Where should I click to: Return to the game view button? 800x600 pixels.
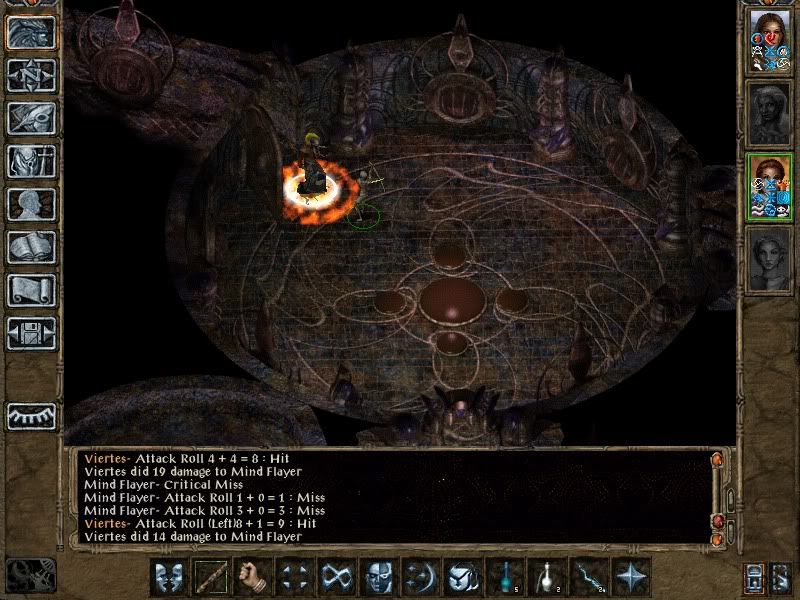tap(31, 32)
